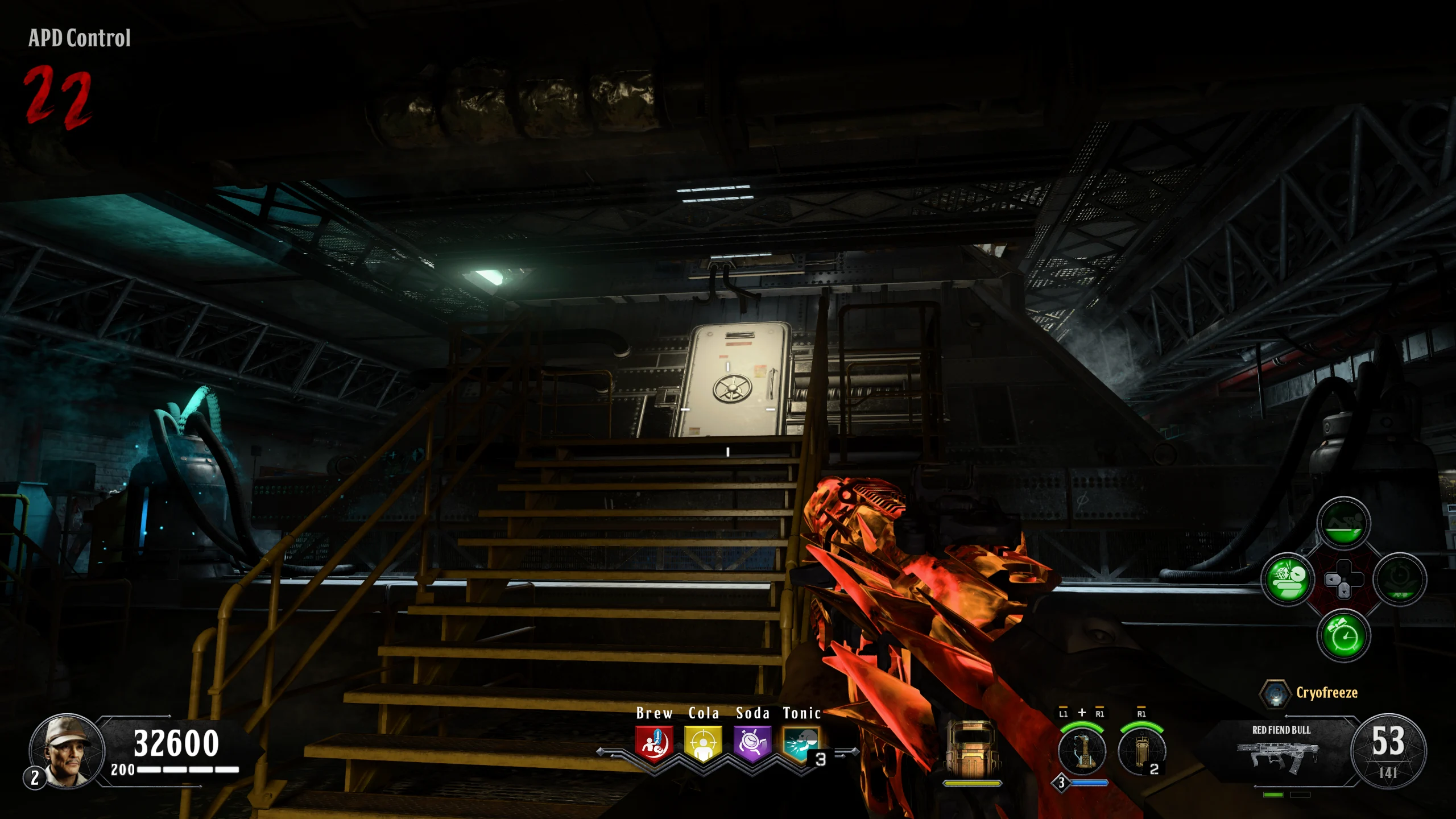Select the grenade equipment slot

(1141, 751)
